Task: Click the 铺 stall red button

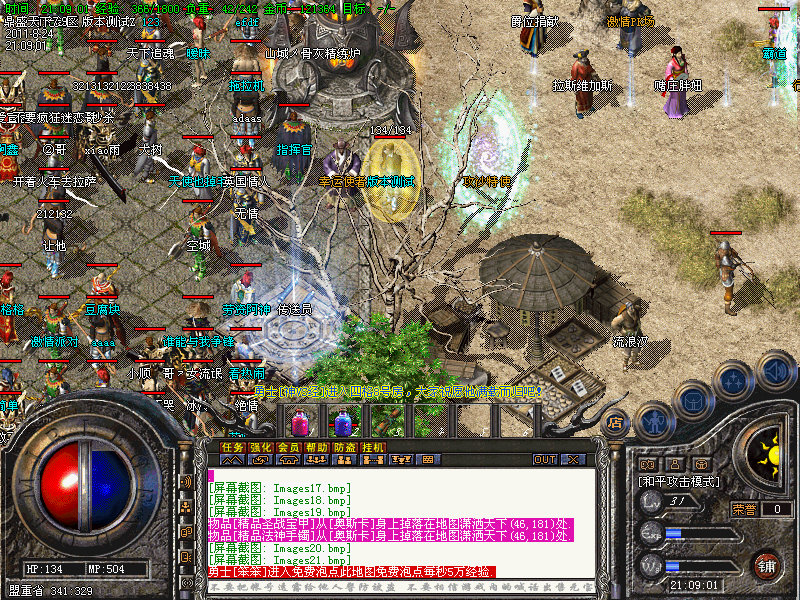Action: tap(766, 565)
